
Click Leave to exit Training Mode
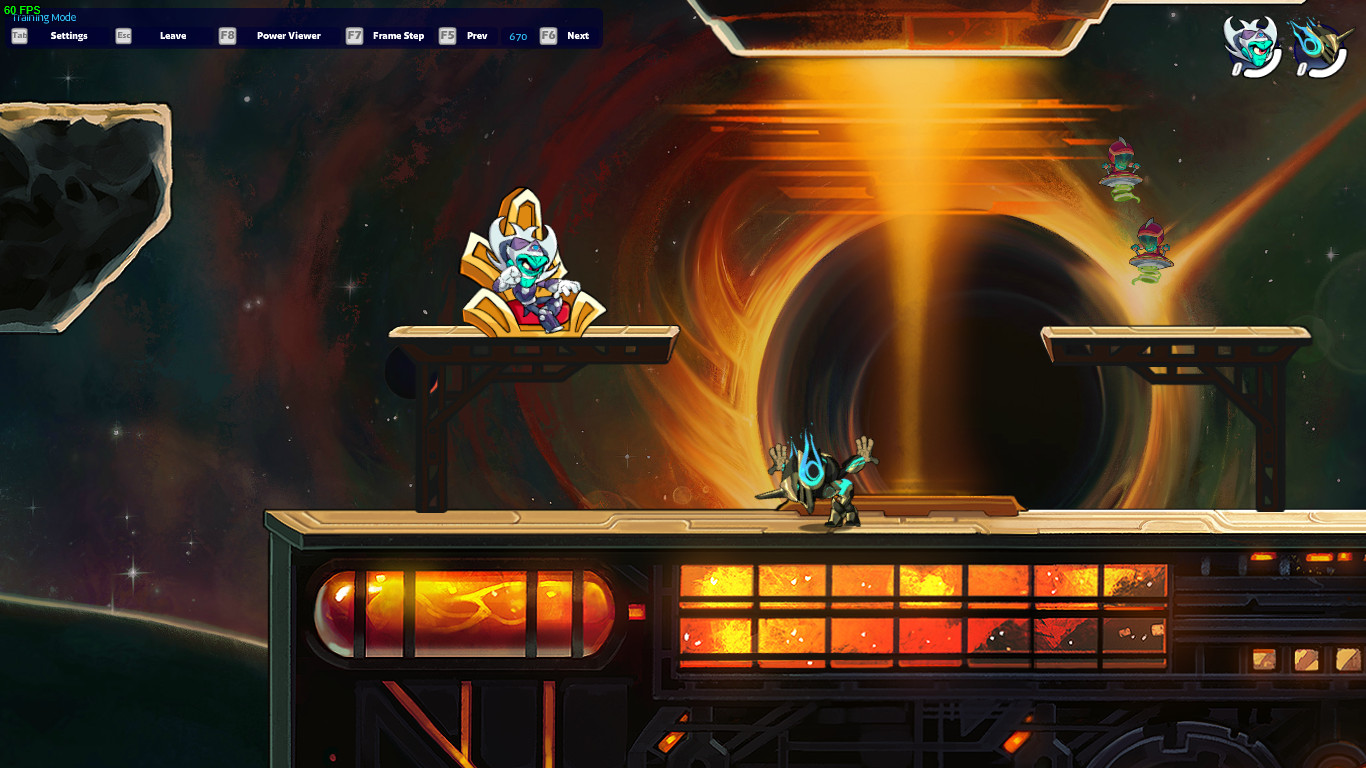click(x=172, y=35)
